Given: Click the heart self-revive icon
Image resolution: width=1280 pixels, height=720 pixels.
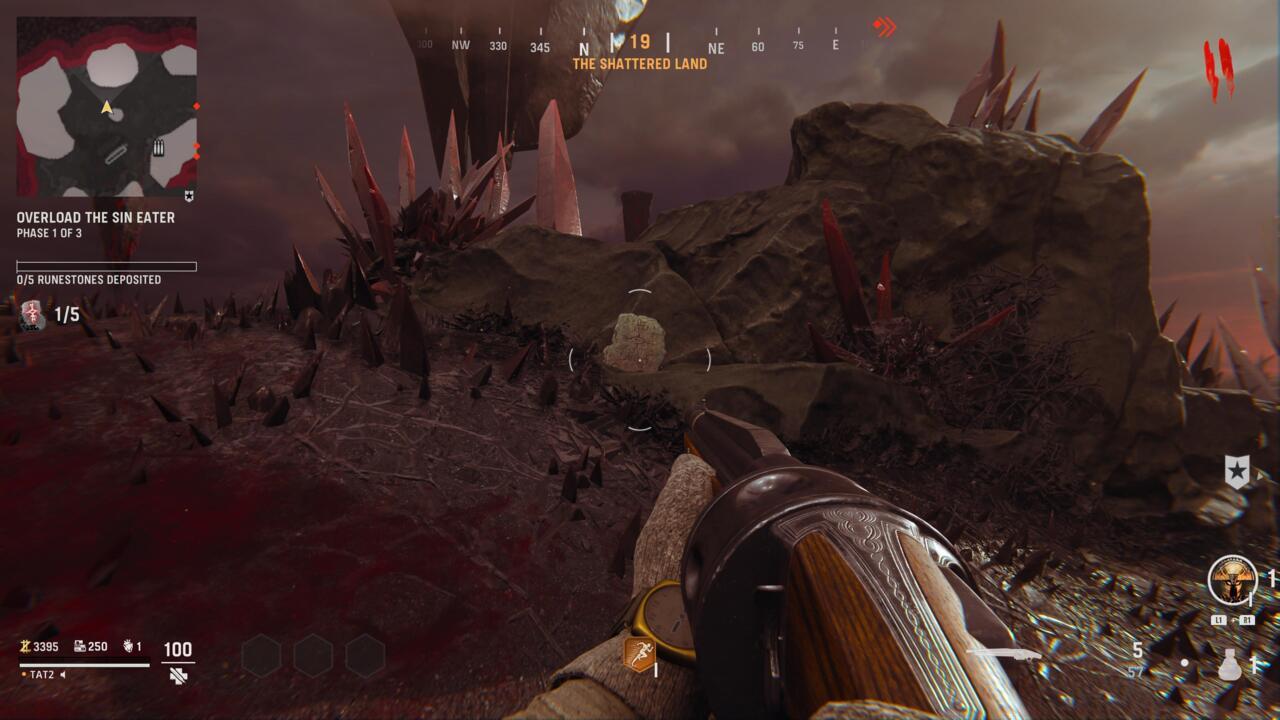Looking at the screenshot, I should tap(128, 647).
